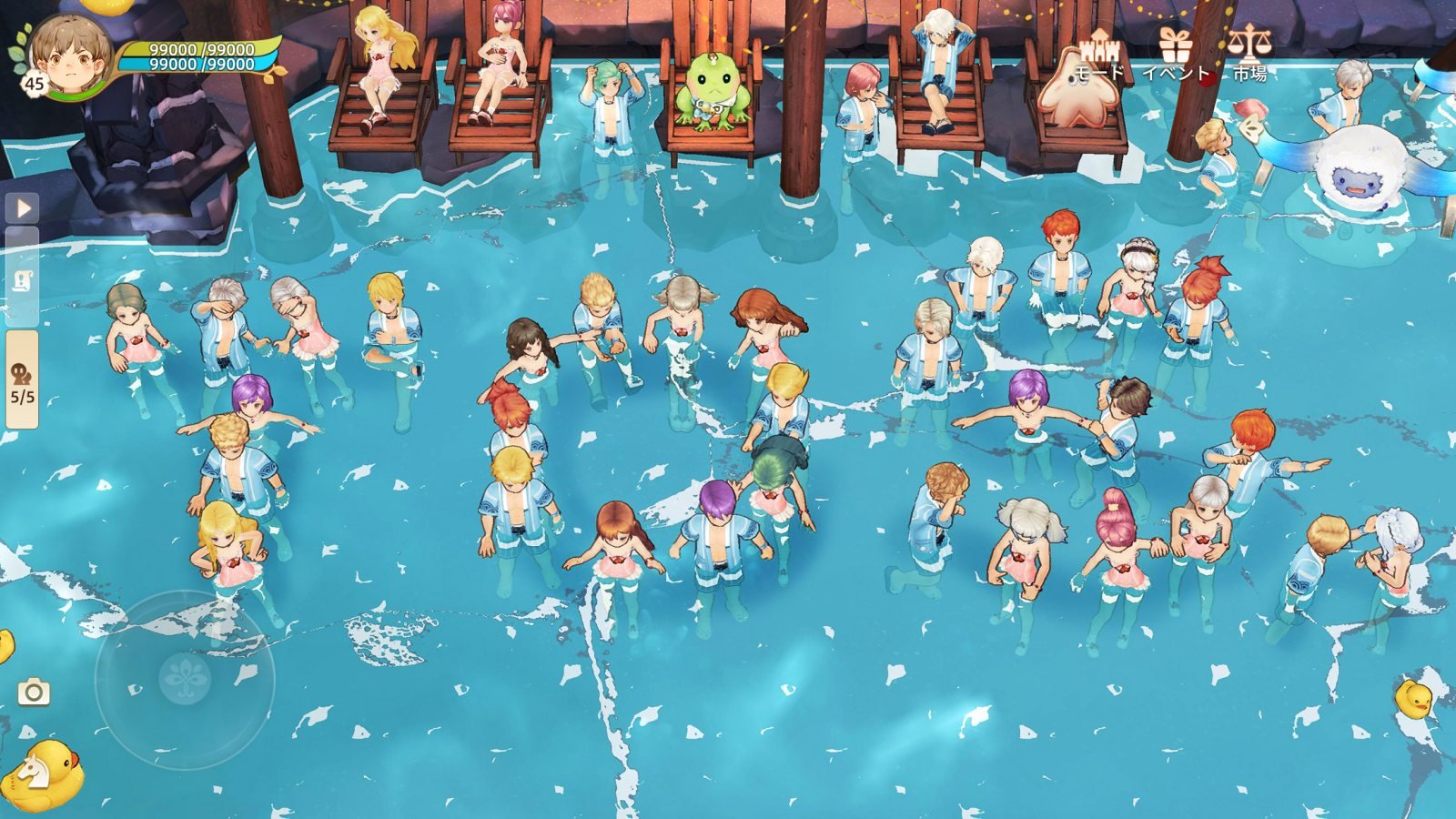1456x819 pixels.
Task: Open the quest scroll panel
Action: 24,280
